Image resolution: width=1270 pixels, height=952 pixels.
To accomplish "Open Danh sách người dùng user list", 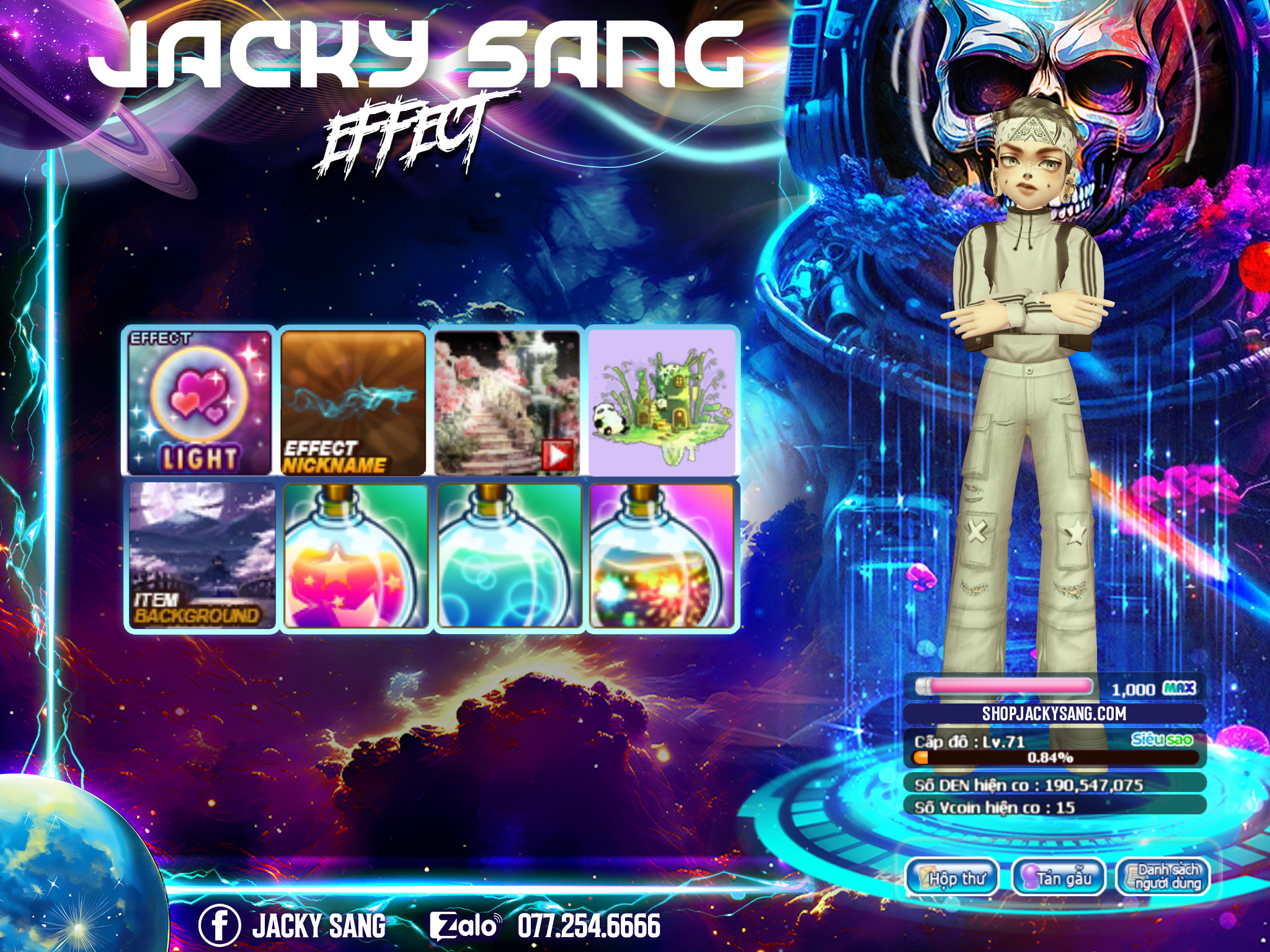I will [x=1163, y=877].
